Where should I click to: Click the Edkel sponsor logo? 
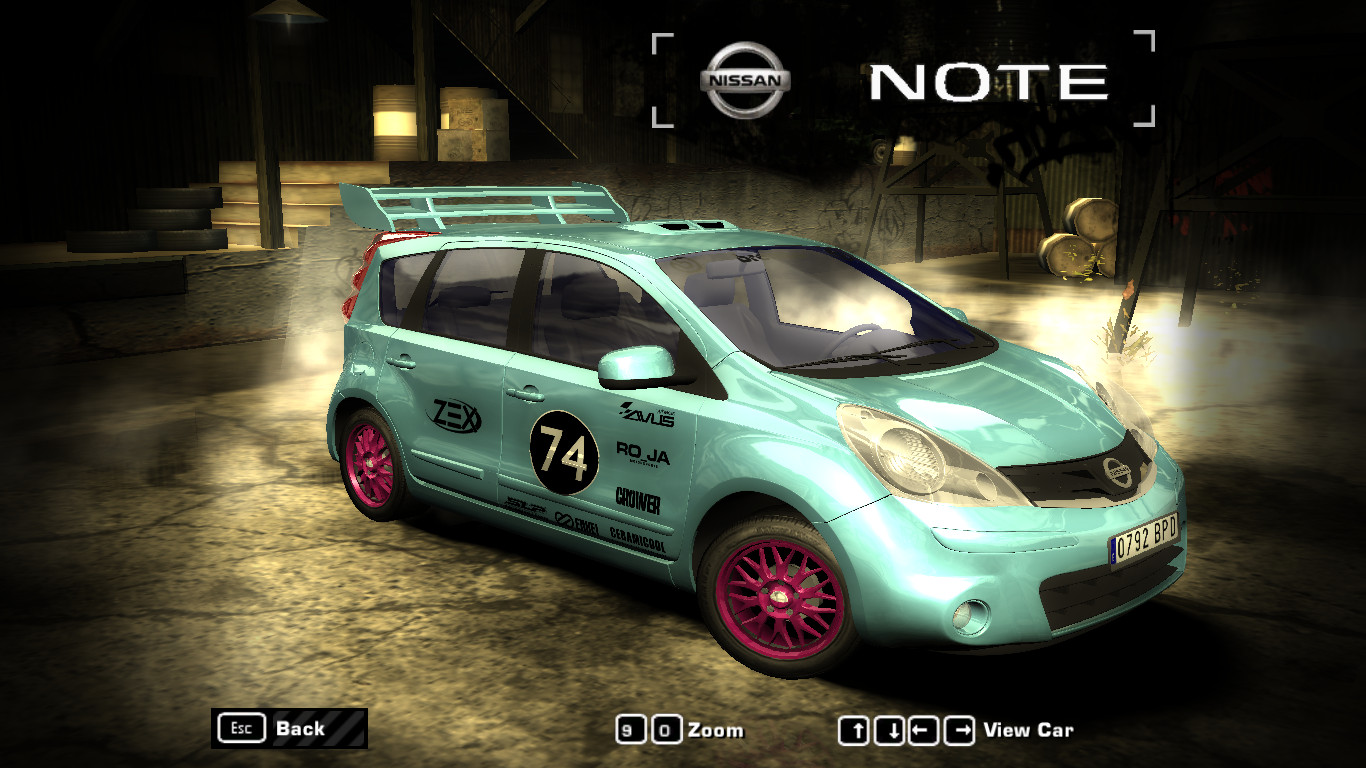click(x=575, y=520)
